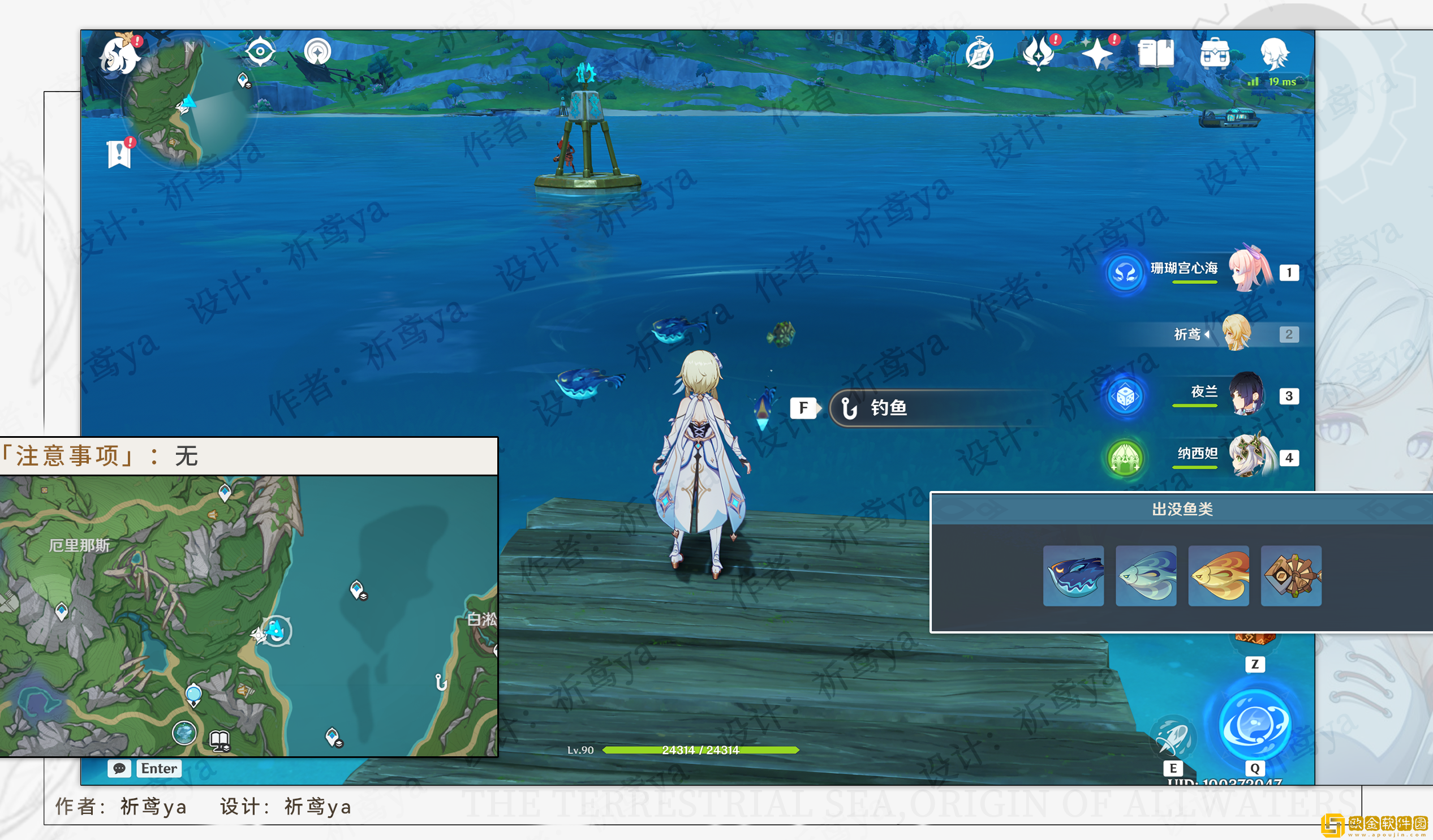Switch to party member 珊瑚宫心海
Screen dimensions: 1433x840
coord(1250,269)
